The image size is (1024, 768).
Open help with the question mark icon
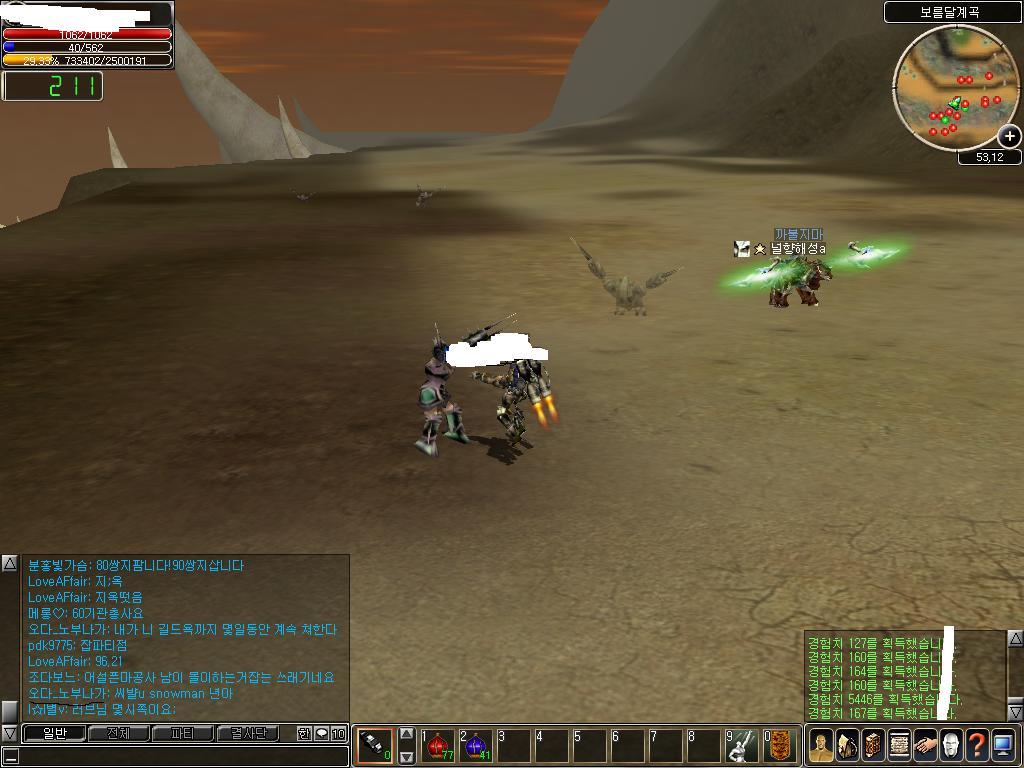[977, 745]
